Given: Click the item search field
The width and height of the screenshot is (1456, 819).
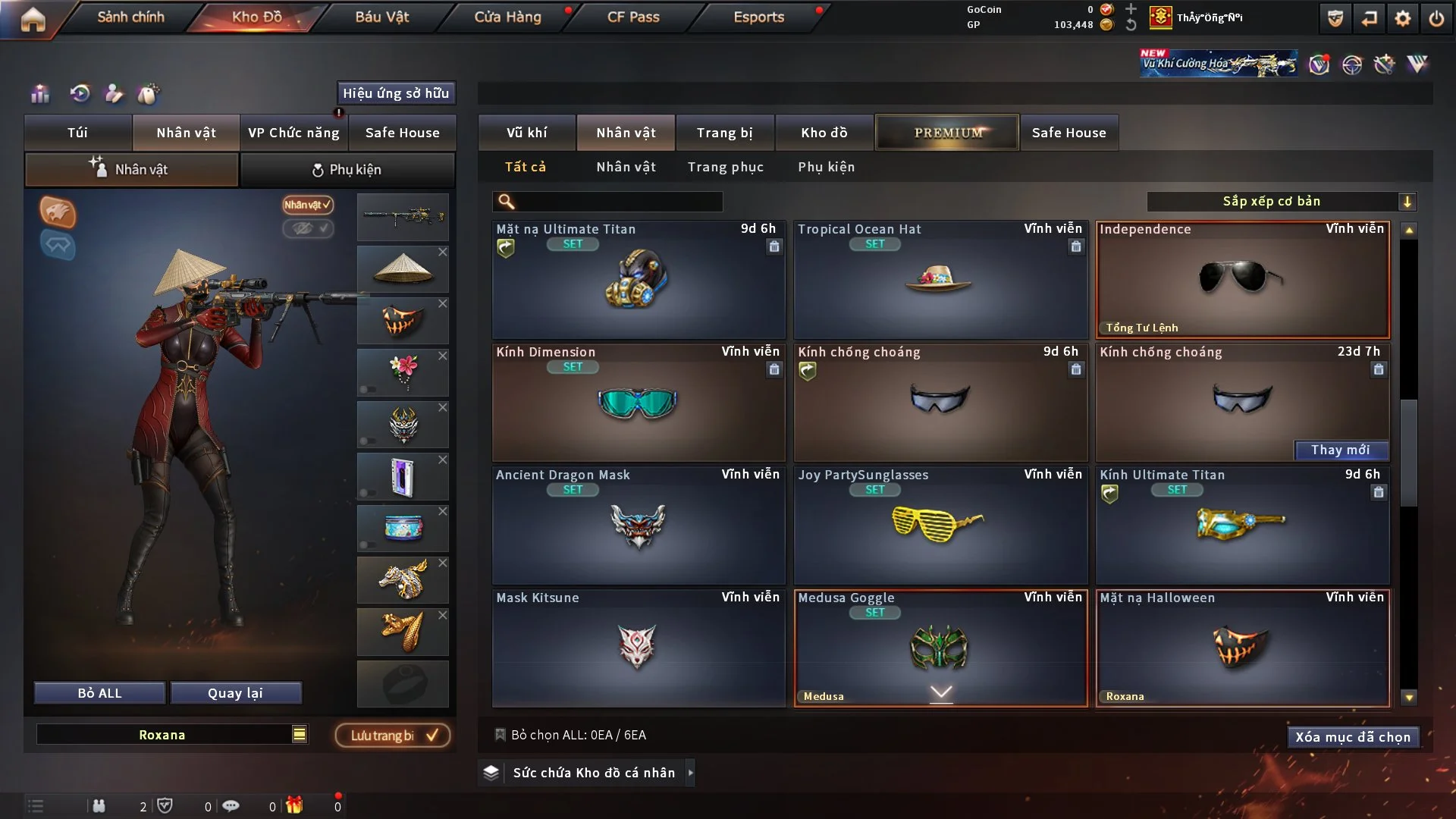Looking at the screenshot, I should tap(618, 202).
